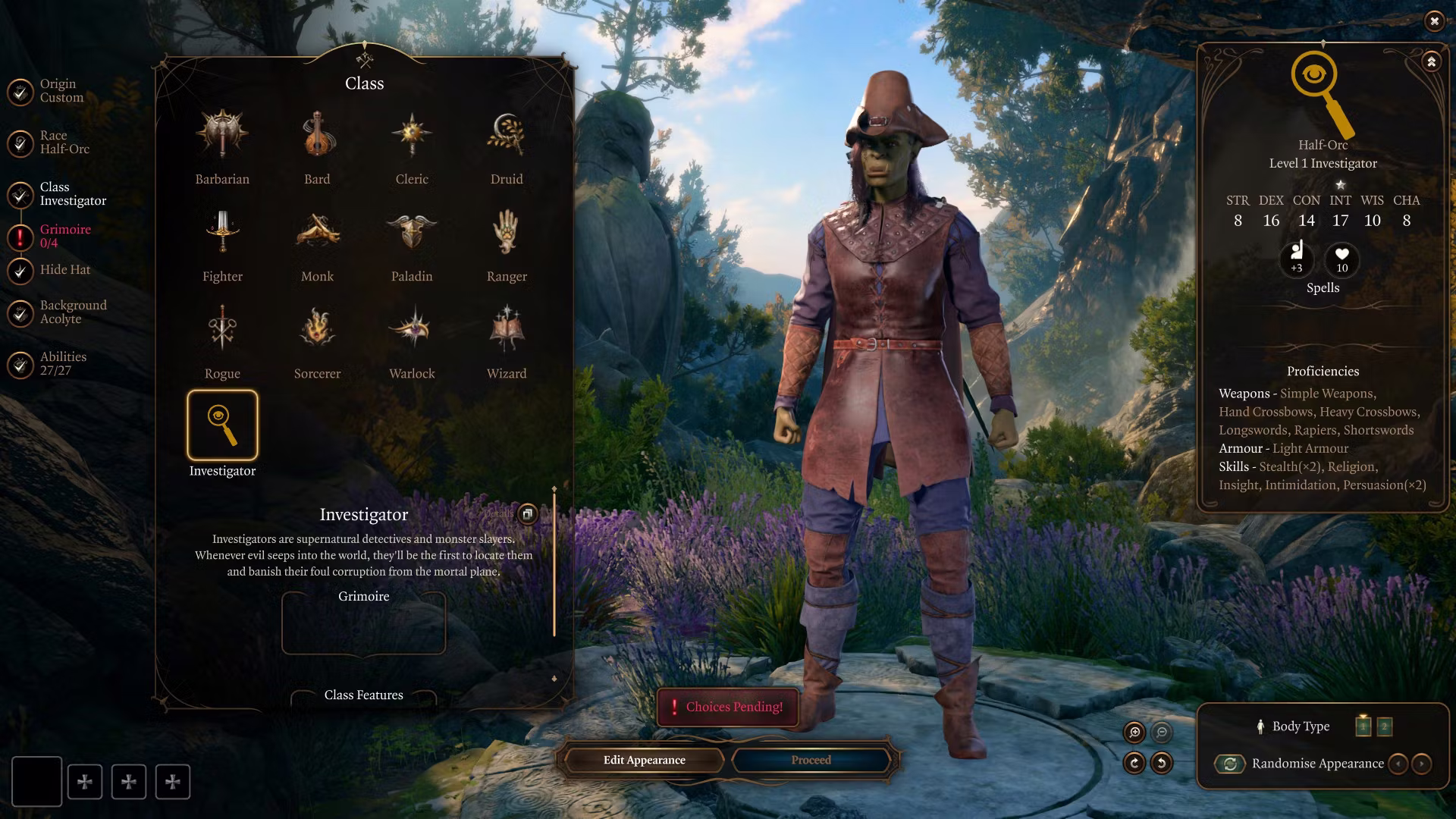Select the Investigator class tile
Image resolution: width=1456 pixels, height=819 pixels.
pos(222,426)
